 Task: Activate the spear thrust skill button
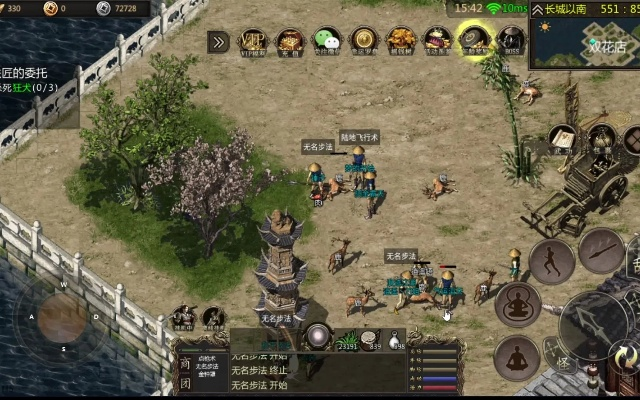(601, 249)
